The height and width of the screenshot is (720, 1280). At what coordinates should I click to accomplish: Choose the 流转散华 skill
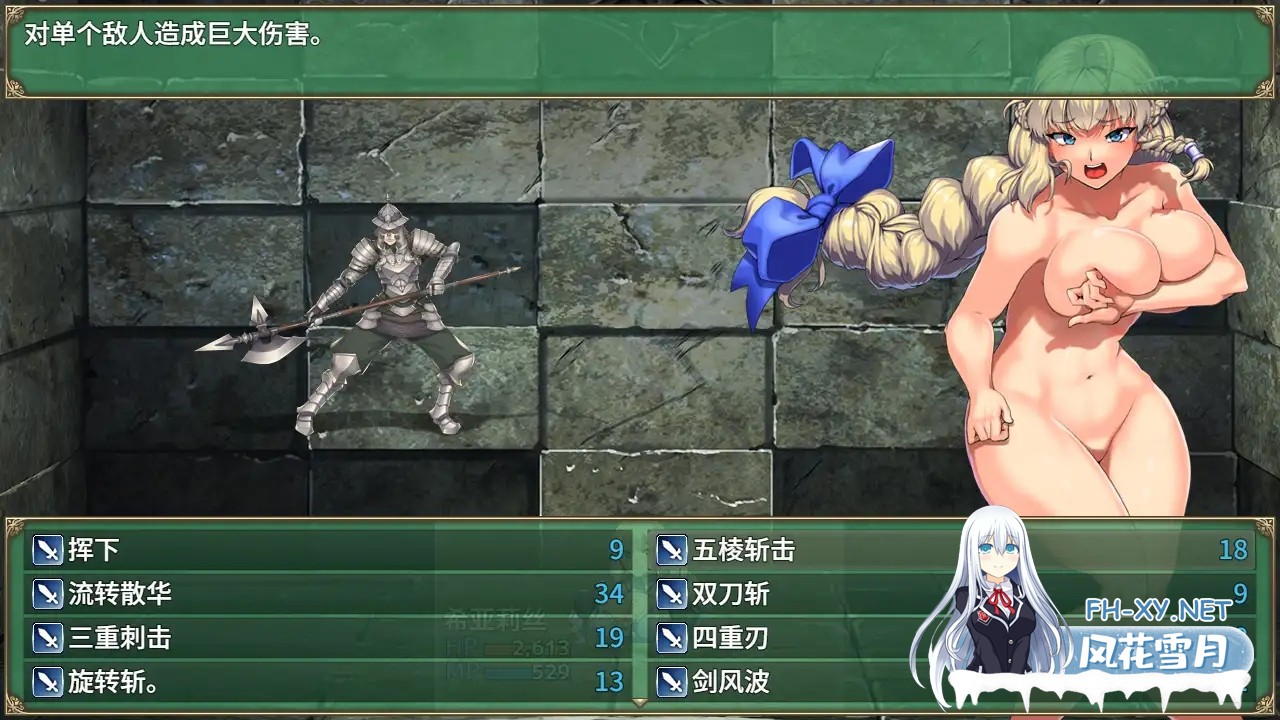pyautogui.click(x=120, y=594)
